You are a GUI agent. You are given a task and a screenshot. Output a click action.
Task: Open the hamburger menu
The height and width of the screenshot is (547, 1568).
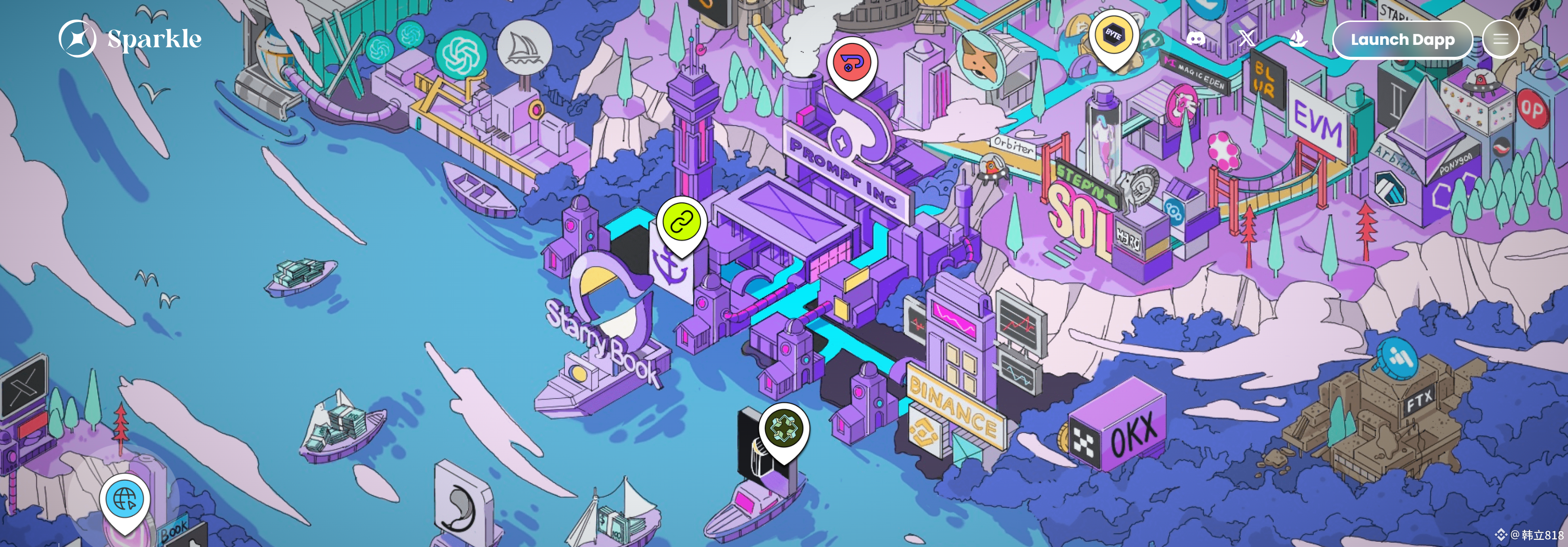[x=1500, y=40]
